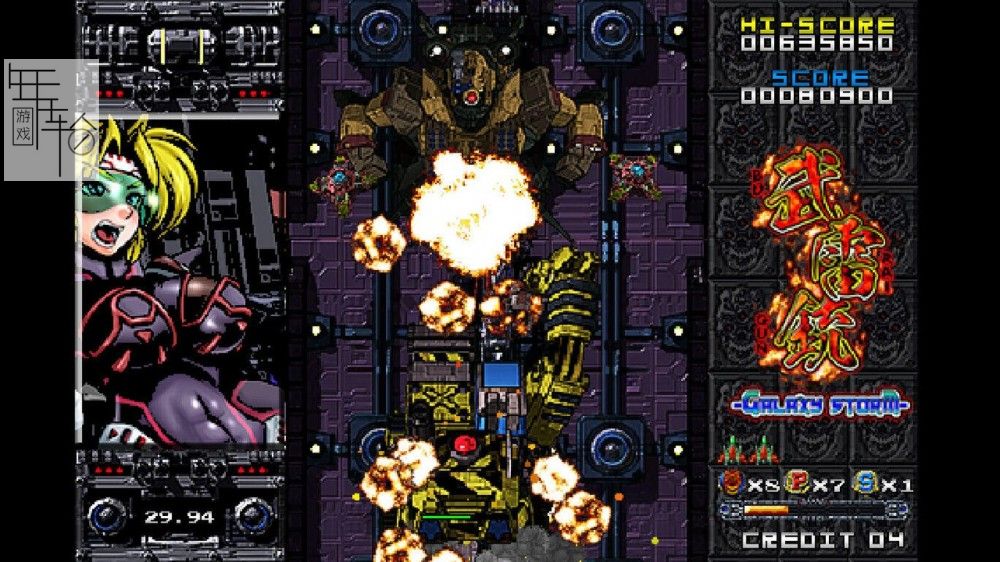This screenshot has height=562, width=1000.
Task: Click the blonde pilot portrait panel
Action: click(x=180, y=290)
